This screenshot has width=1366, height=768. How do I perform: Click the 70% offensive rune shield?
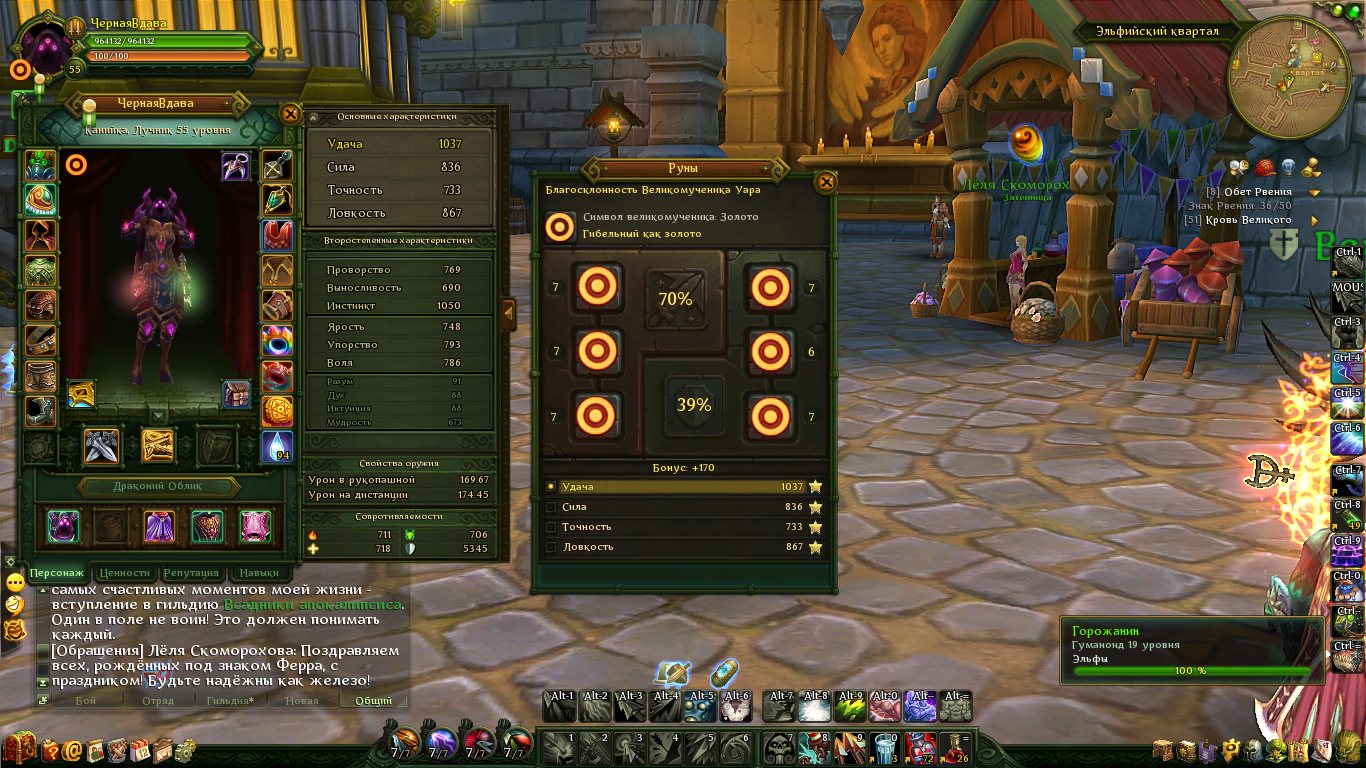[x=675, y=298]
